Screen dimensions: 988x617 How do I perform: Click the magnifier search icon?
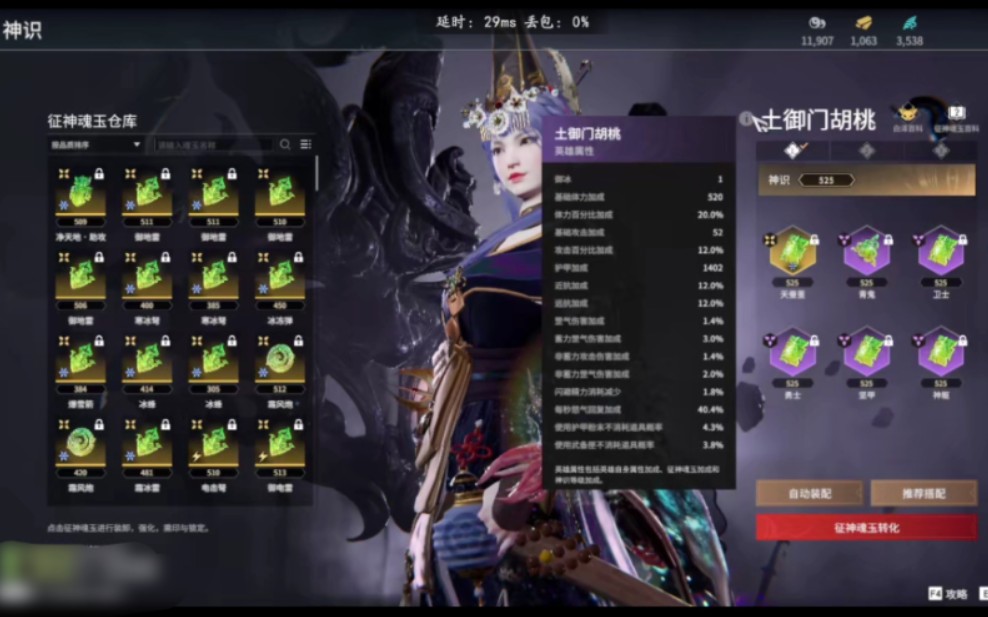click(x=285, y=145)
